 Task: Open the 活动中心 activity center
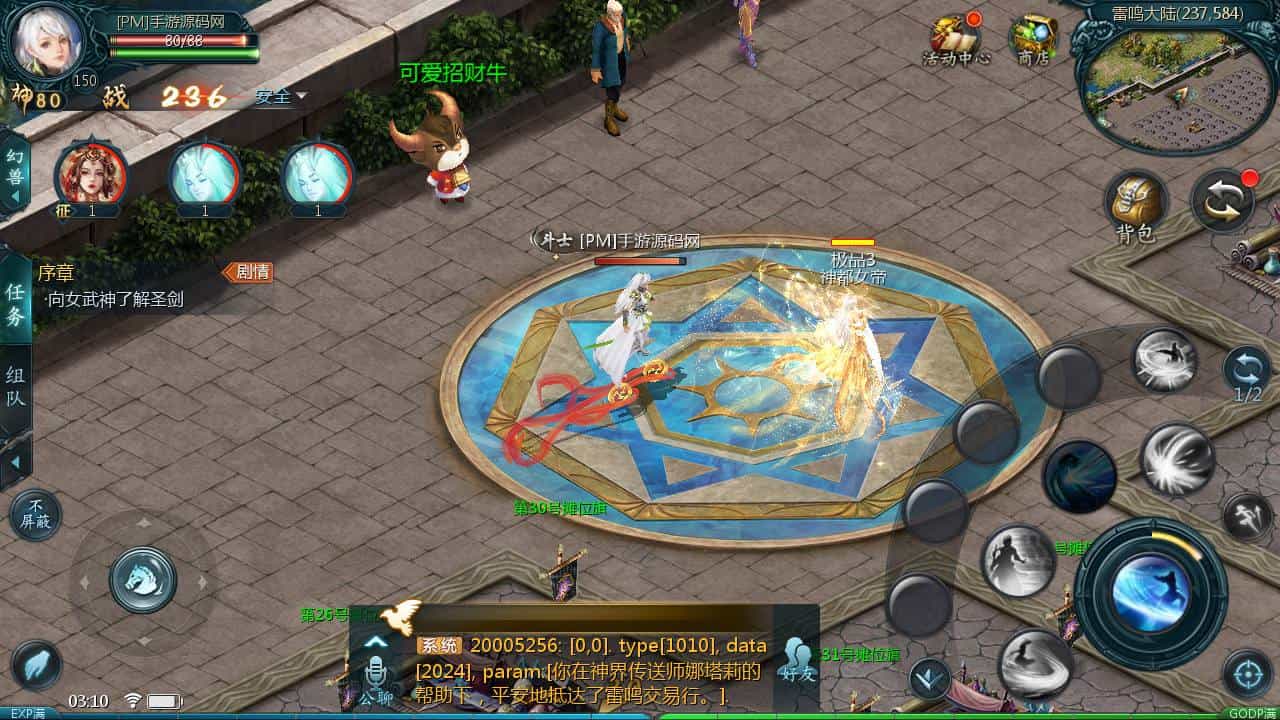click(956, 40)
